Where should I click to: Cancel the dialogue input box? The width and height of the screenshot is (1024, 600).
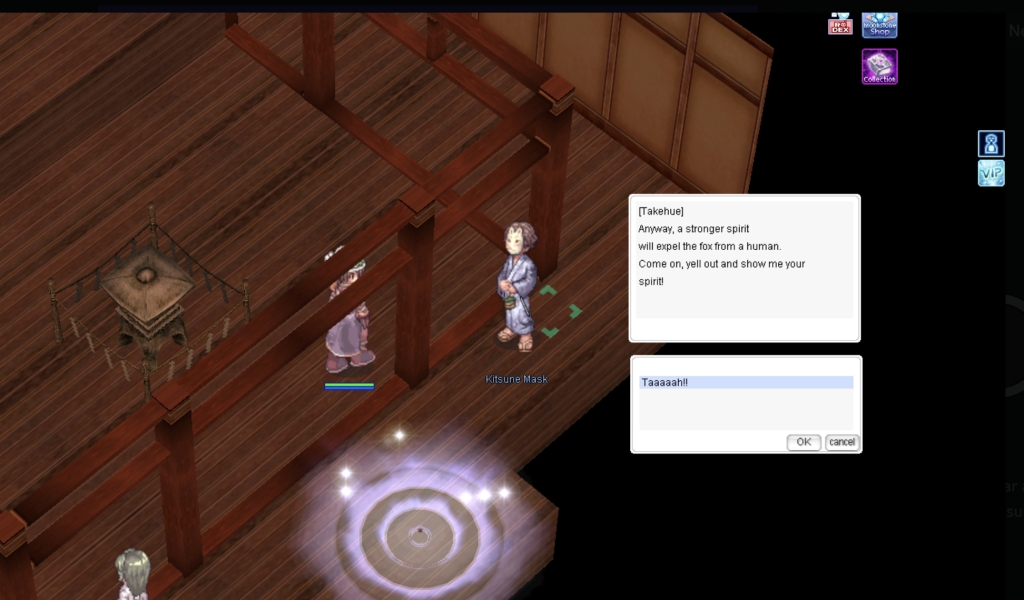coord(842,442)
